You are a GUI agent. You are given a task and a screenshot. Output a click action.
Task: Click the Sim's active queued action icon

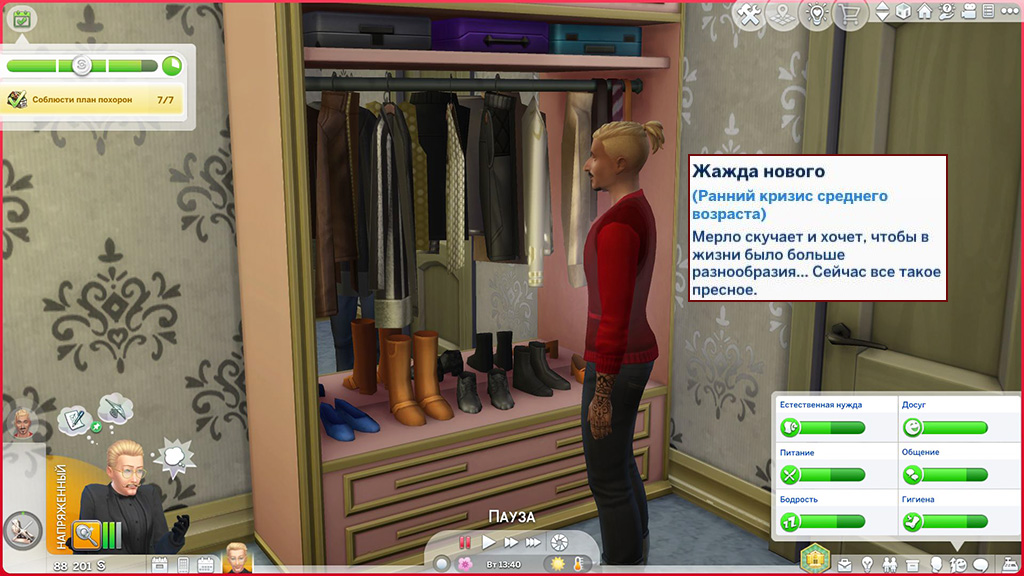coord(20,529)
